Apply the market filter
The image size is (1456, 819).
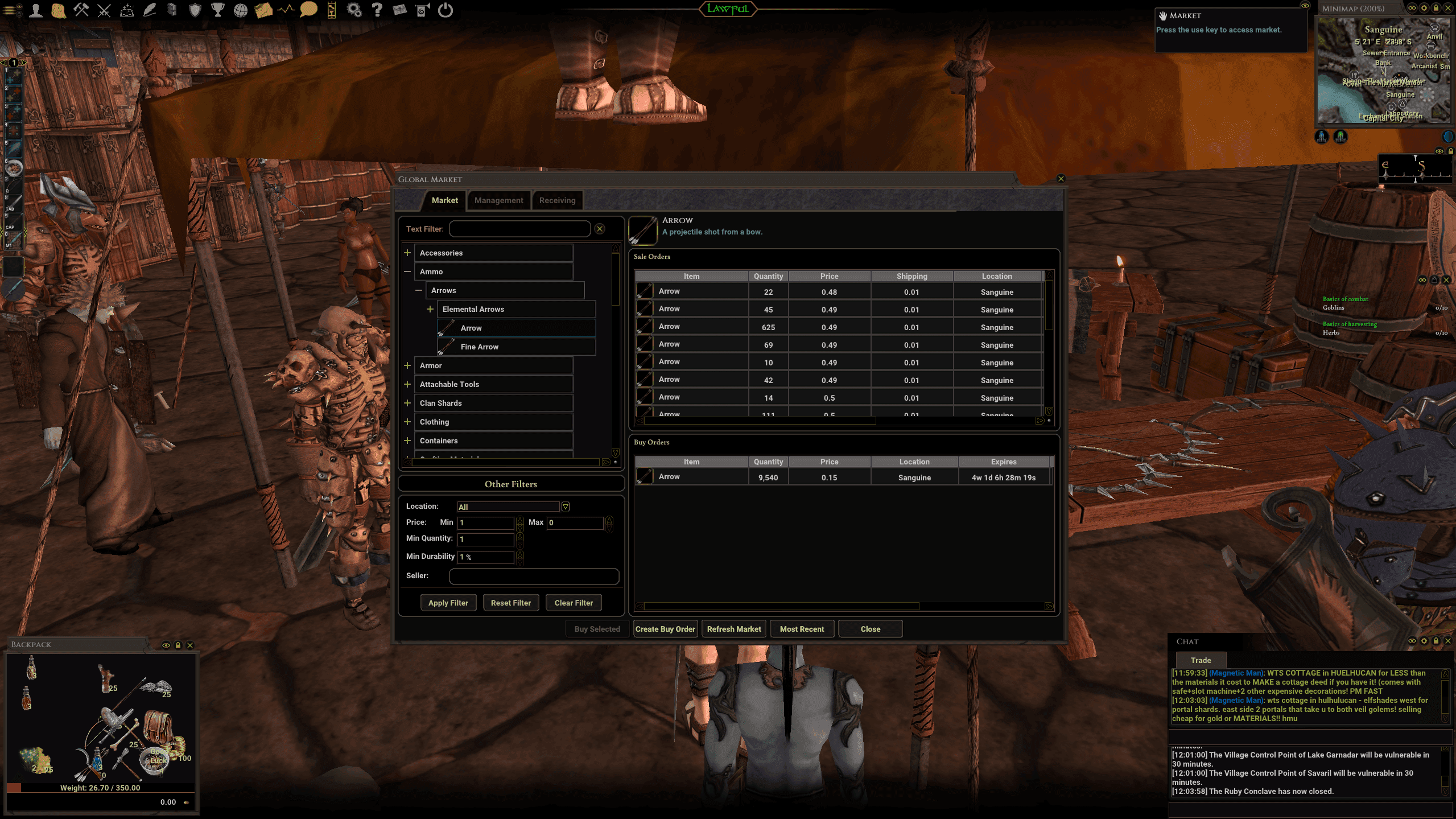coord(448,603)
